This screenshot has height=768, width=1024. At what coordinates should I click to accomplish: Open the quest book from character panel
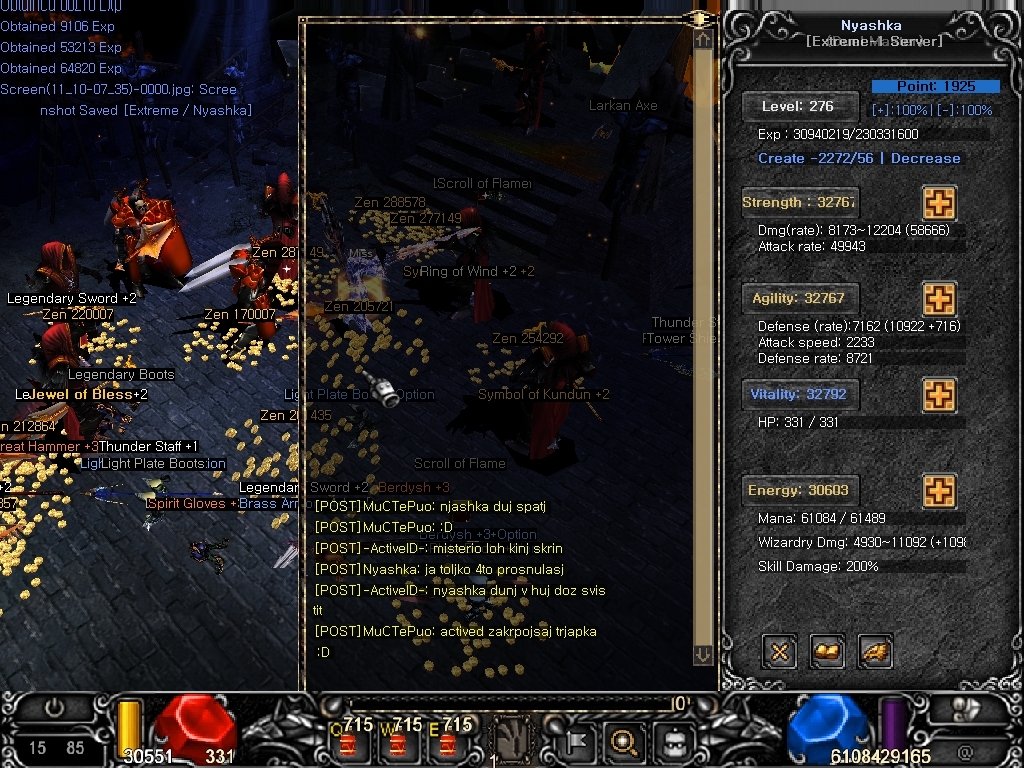point(827,652)
